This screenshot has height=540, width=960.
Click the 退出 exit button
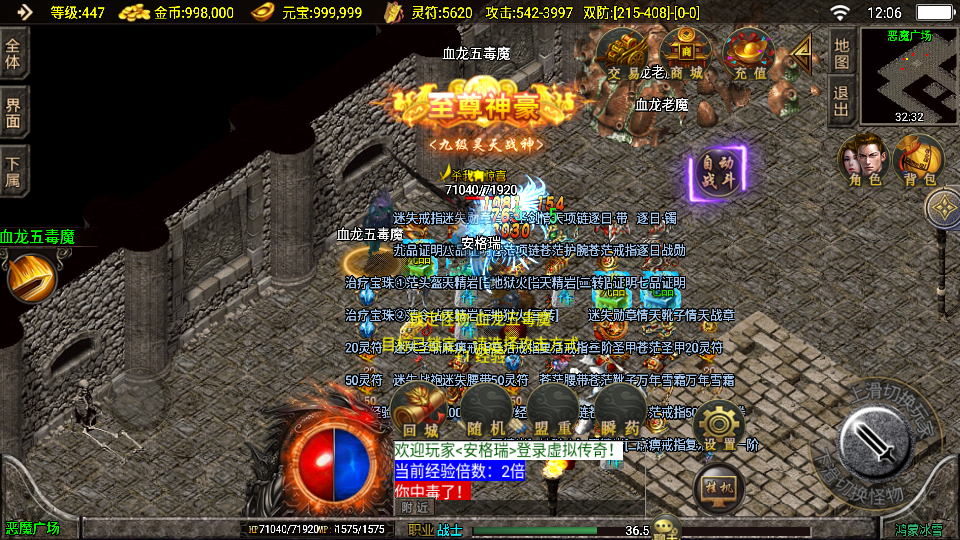click(842, 101)
